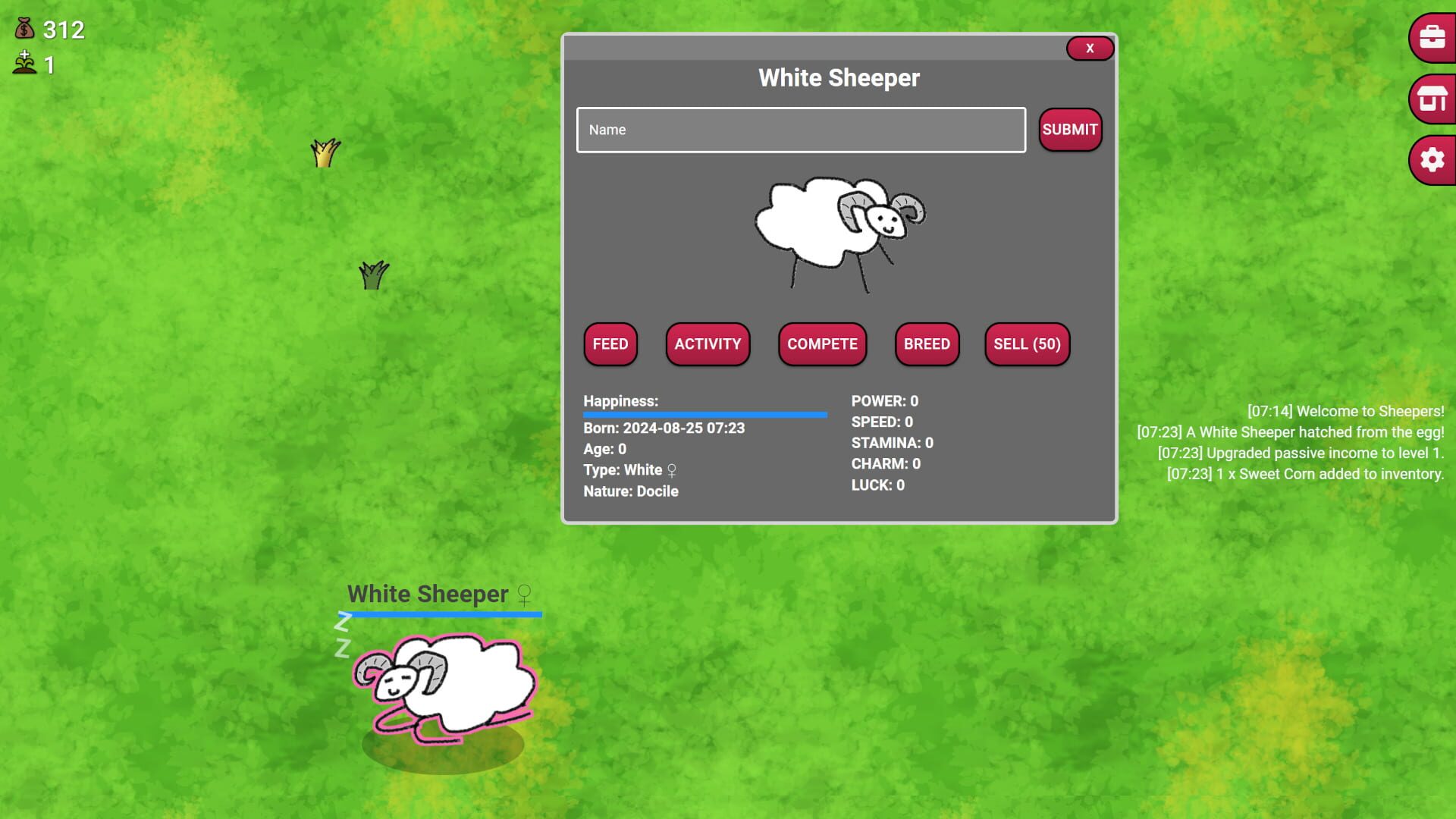This screenshot has height=819, width=1456.
Task: Open the inventory briefcase panel
Action: (x=1430, y=38)
